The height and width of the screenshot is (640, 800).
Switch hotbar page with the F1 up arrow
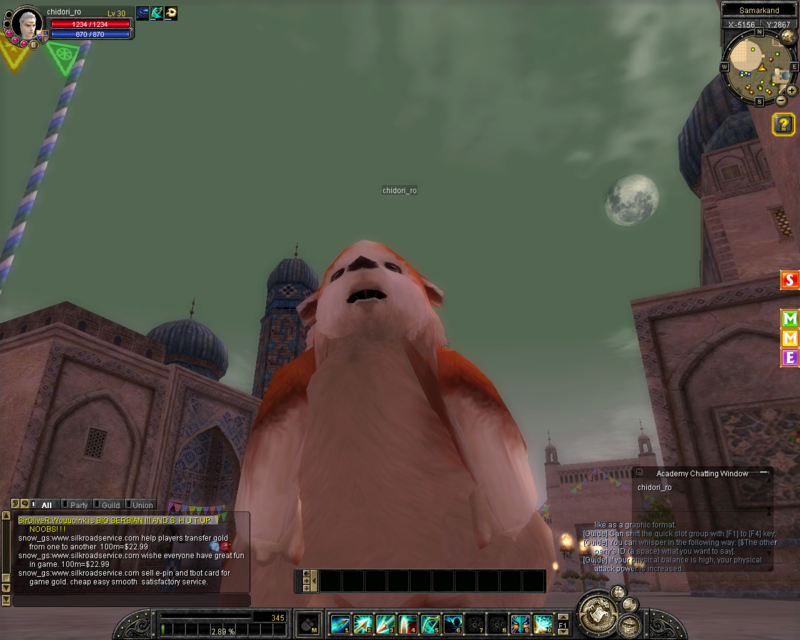[x=563, y=615]
